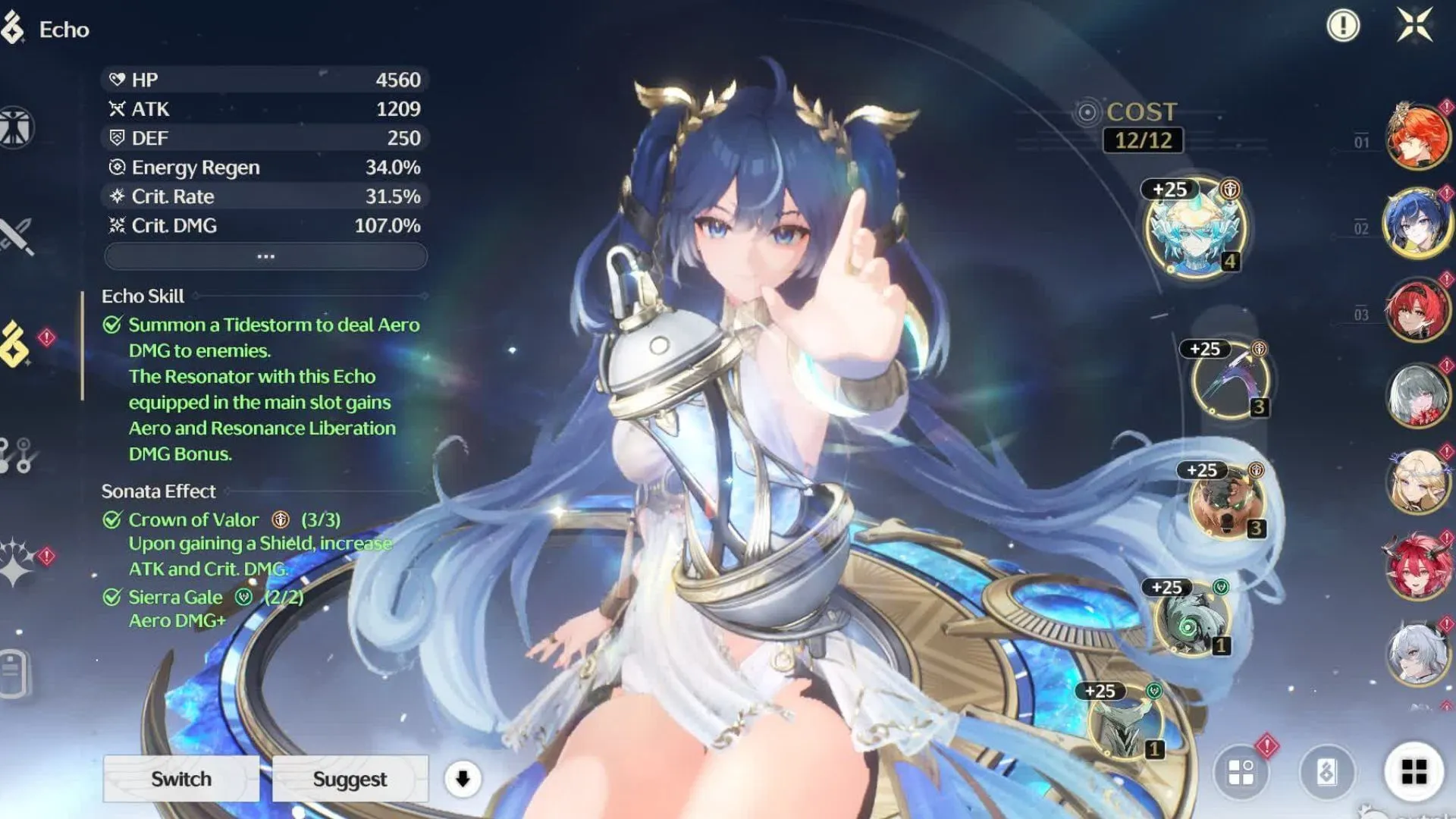Image resolution: width=1456 pixels, height=819 pixels.
Task: Expand hidden stats with the ellipsis bar
Action: pos(264,256)
